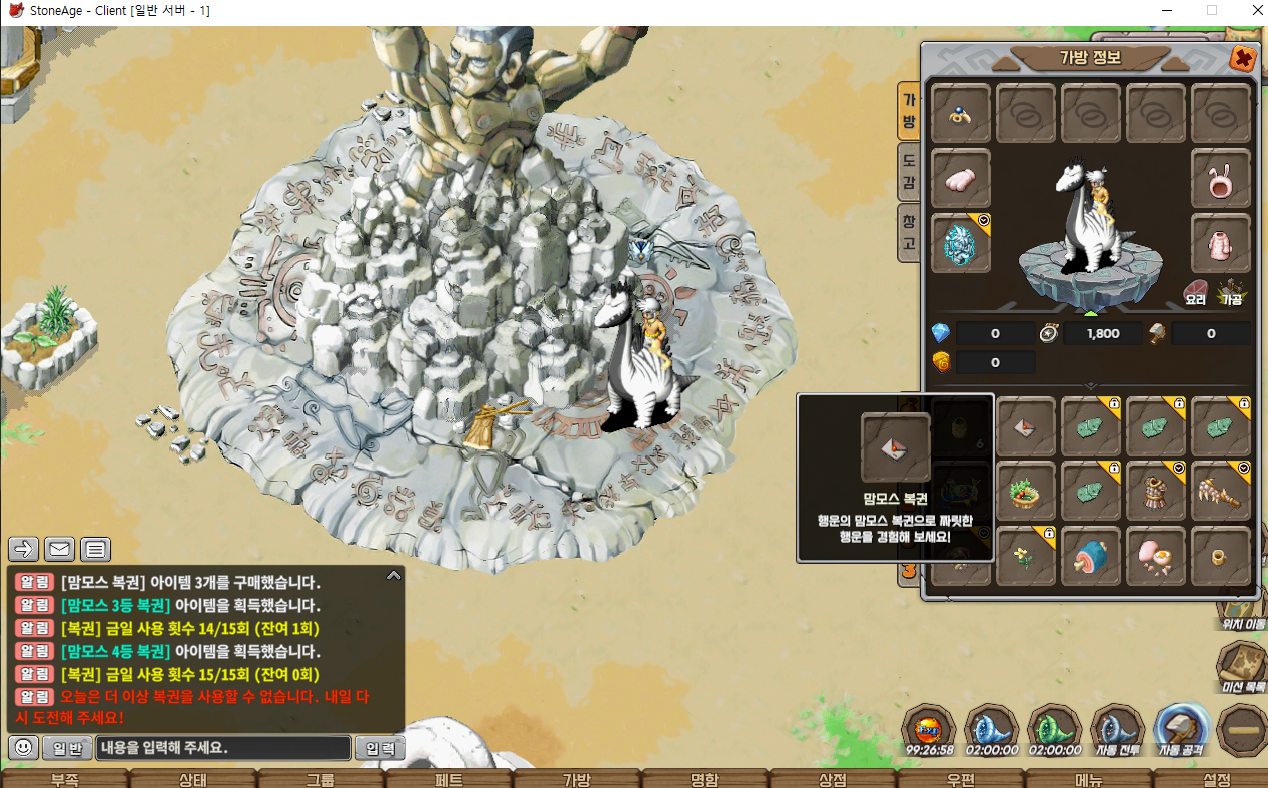Send chat with the 입력 button
1268x788 pixels.
click(x=381, y=747)
